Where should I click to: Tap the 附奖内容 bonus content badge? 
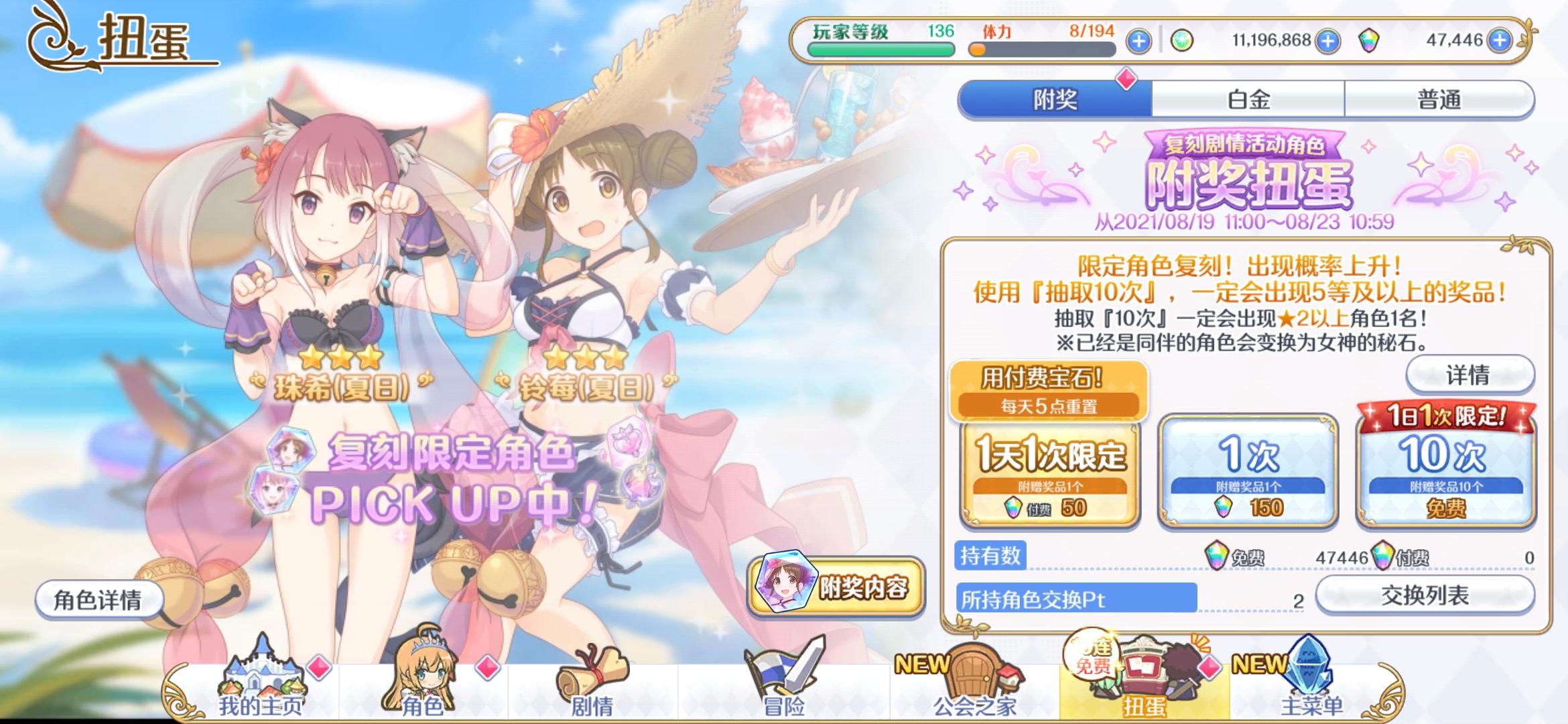[842, 583]
